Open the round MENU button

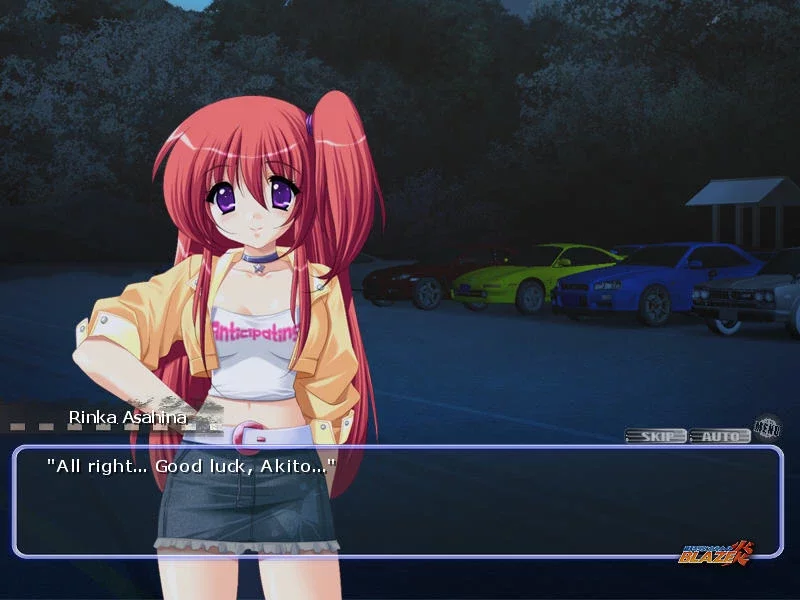coord(767,428)
